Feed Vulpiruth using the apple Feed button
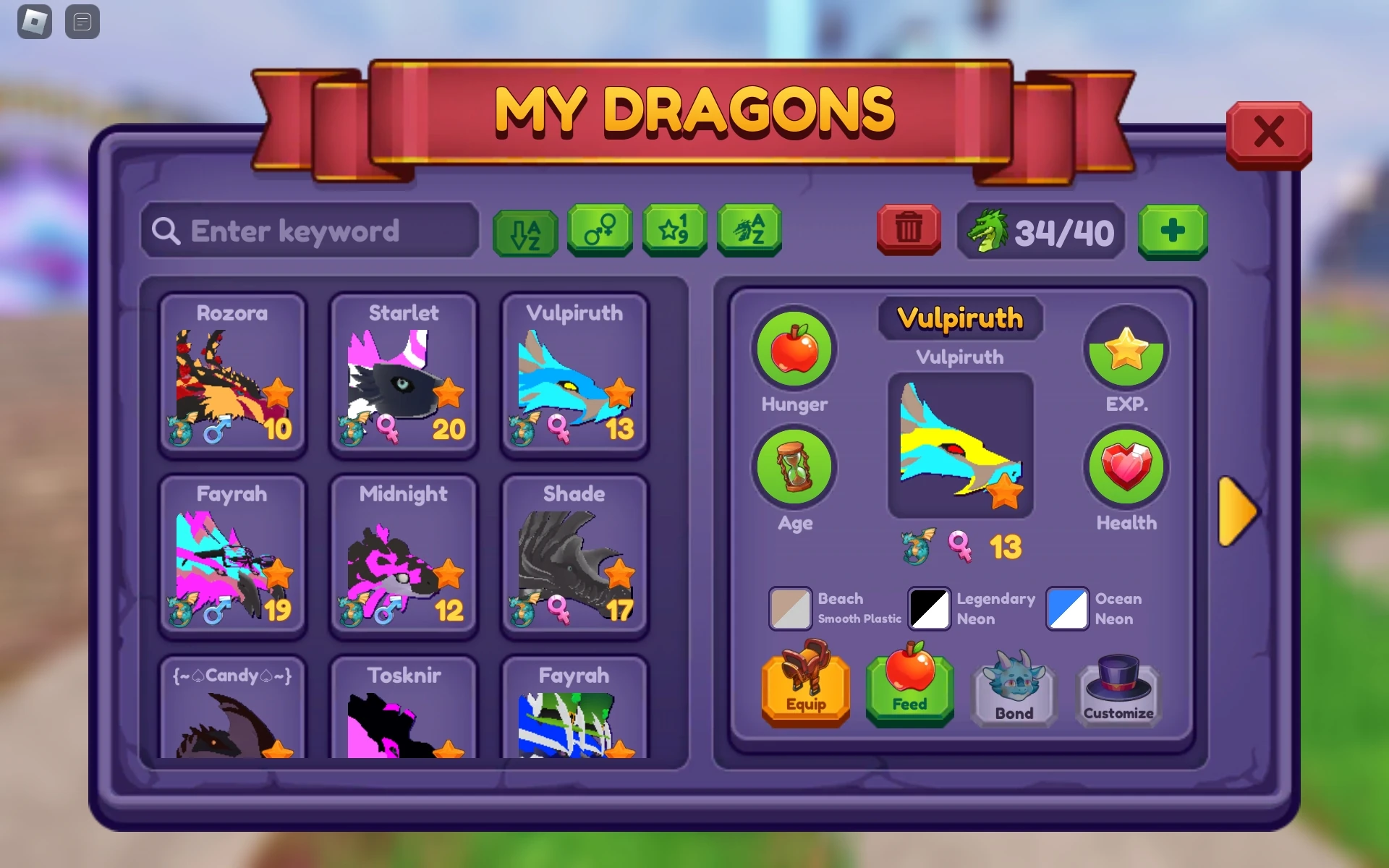1389x868 pixels. pos(909,686)
